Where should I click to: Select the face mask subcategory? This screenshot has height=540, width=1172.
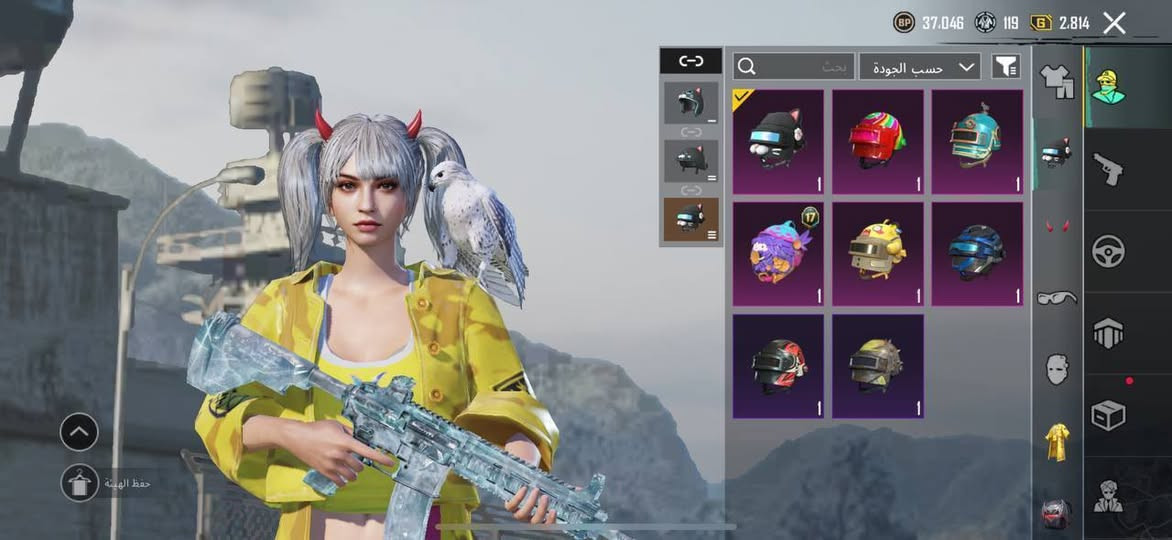1057,369
